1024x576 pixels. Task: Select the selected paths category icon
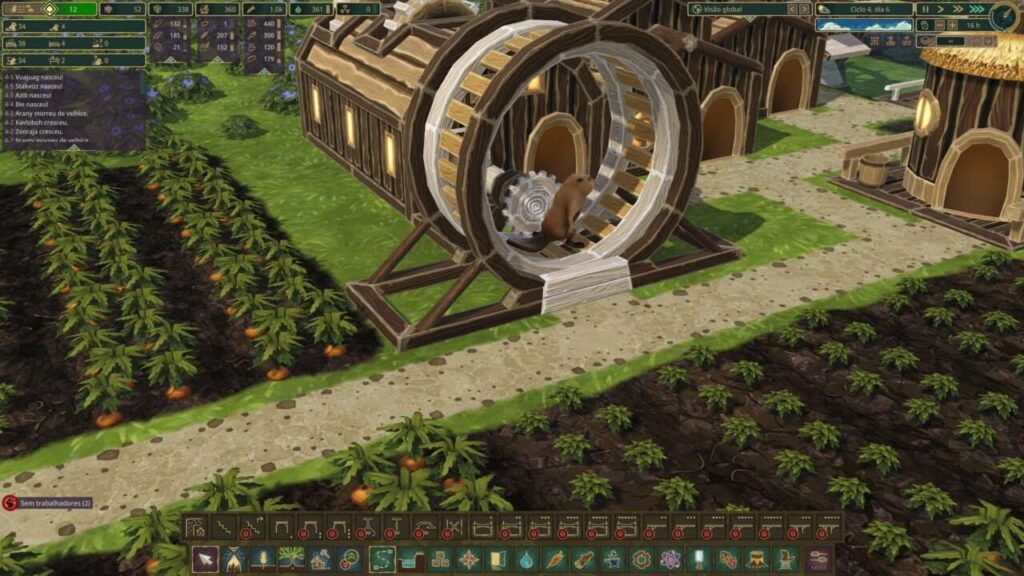[380, 560]
